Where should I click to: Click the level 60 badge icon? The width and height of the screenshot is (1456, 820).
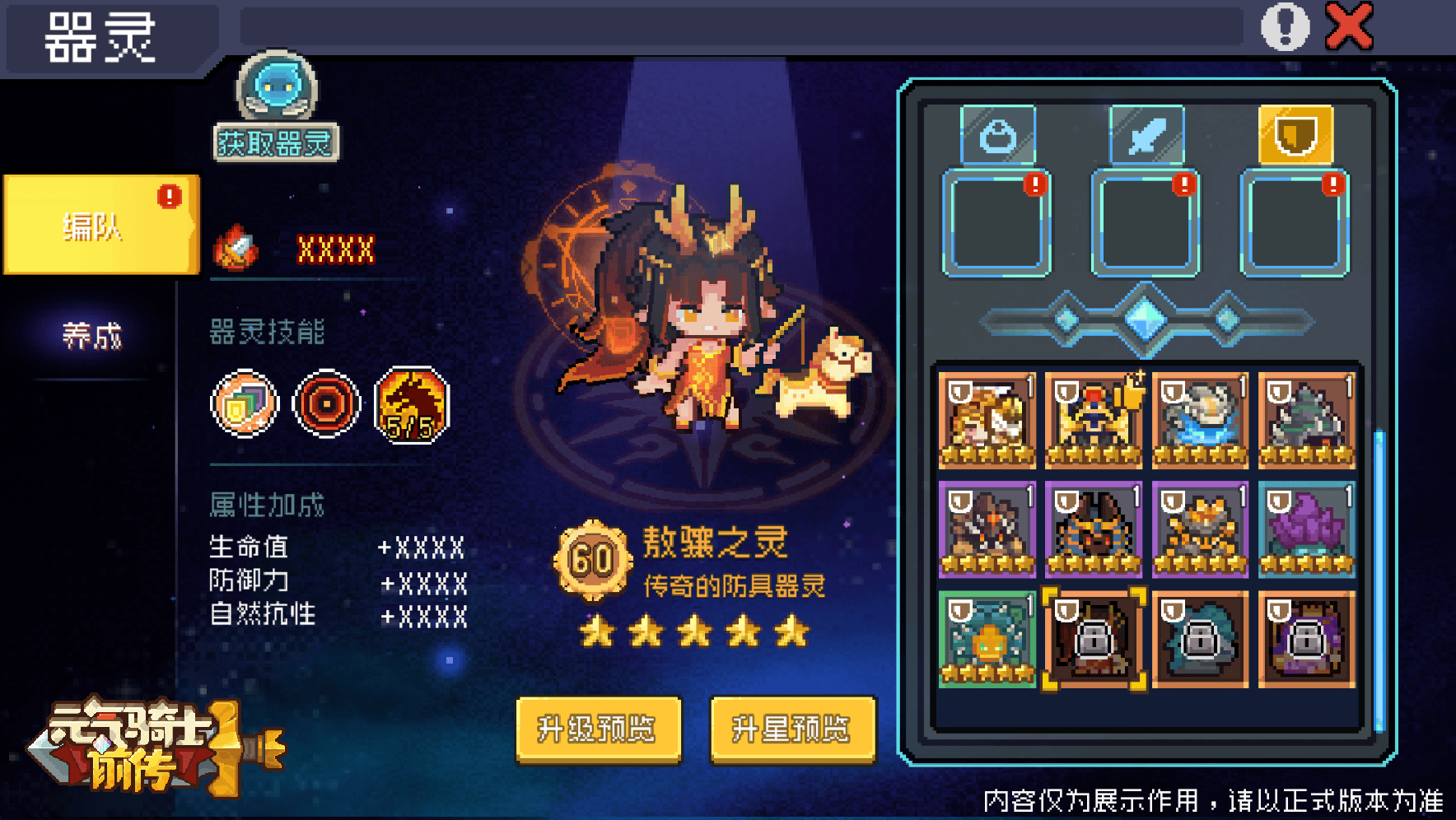coord(592,558)
